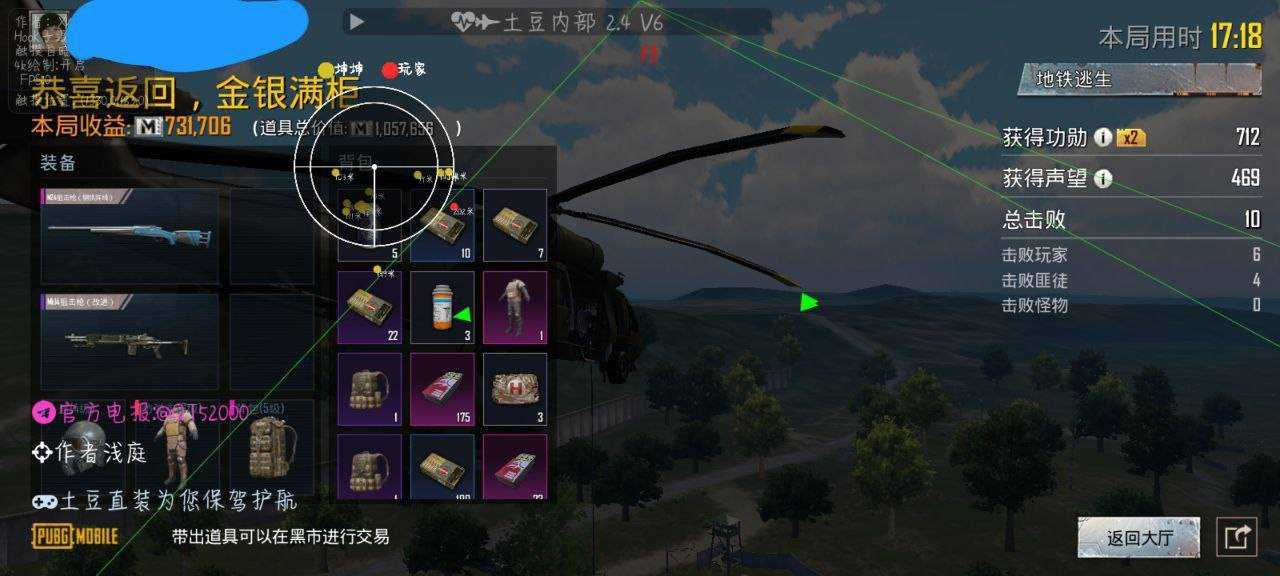Select the M249 machine gun equipment slot

click(x=129, y=342)
